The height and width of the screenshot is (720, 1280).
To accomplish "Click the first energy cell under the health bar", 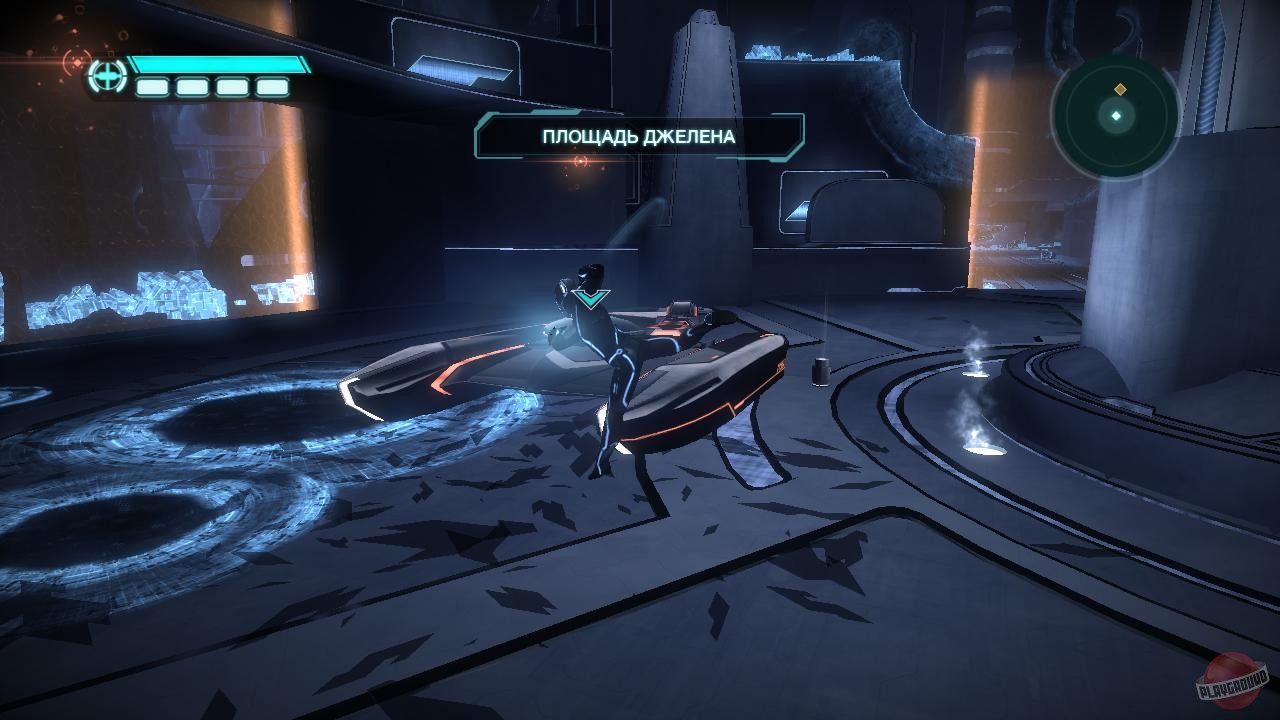I will (x=152, y=87).
